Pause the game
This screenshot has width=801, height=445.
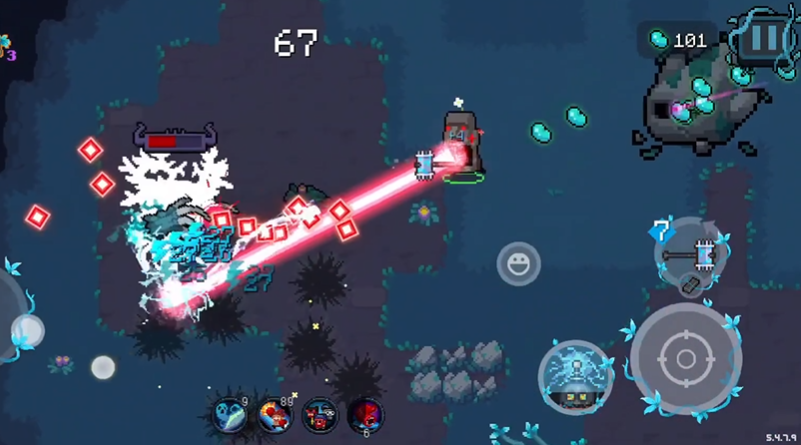pyautogui.click(x=763, y=39)
